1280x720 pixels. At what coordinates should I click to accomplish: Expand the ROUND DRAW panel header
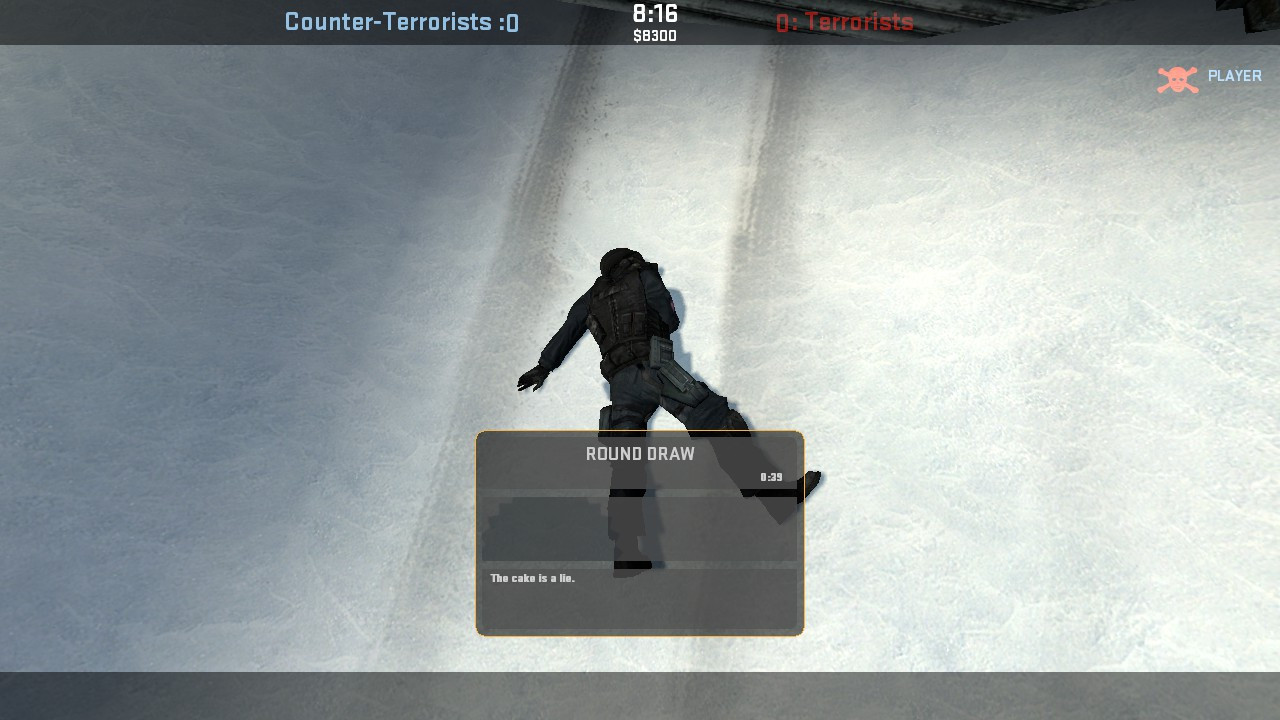(x=640, y=453)
